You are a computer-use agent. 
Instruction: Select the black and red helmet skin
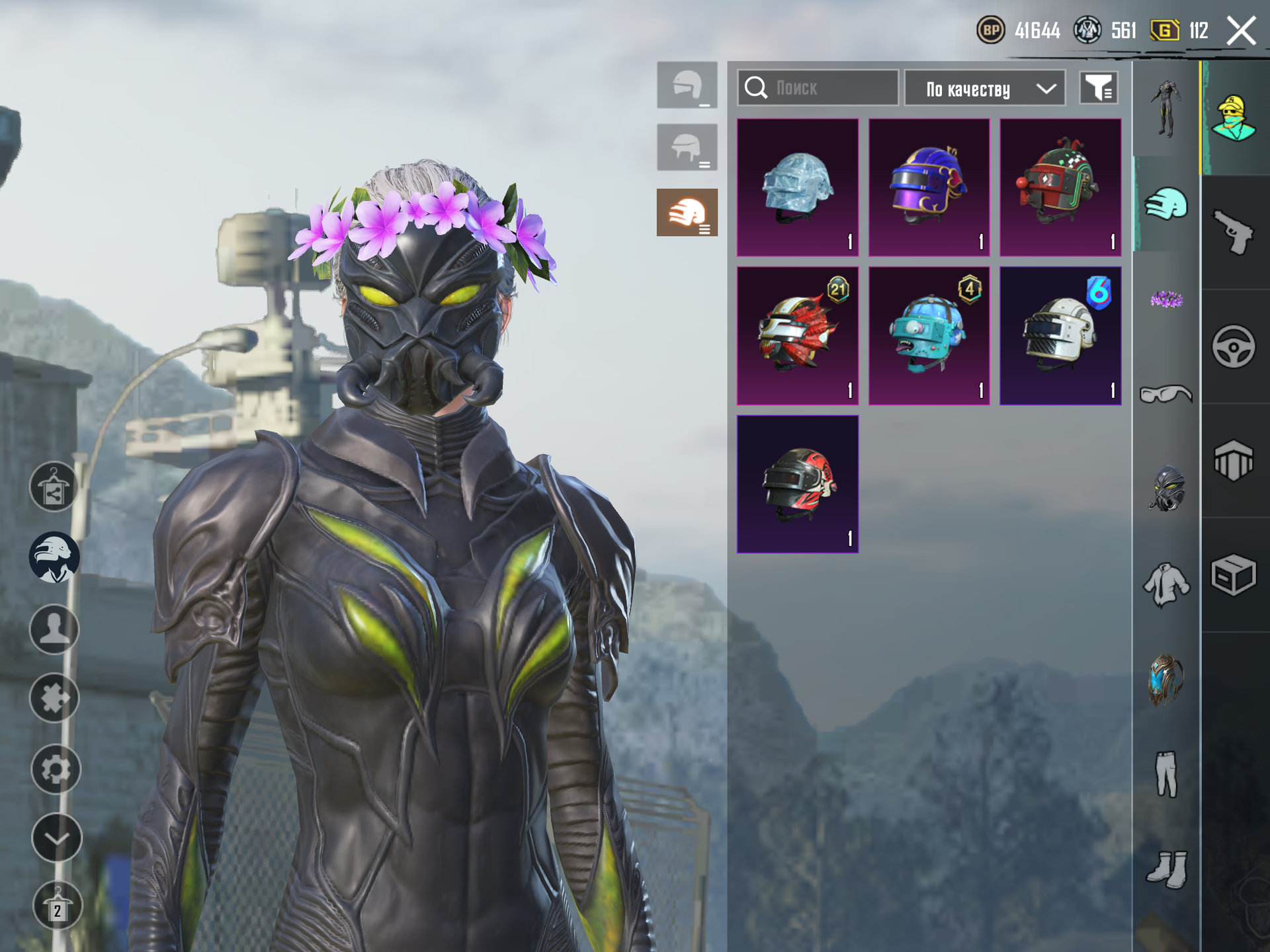coord(798,484)
